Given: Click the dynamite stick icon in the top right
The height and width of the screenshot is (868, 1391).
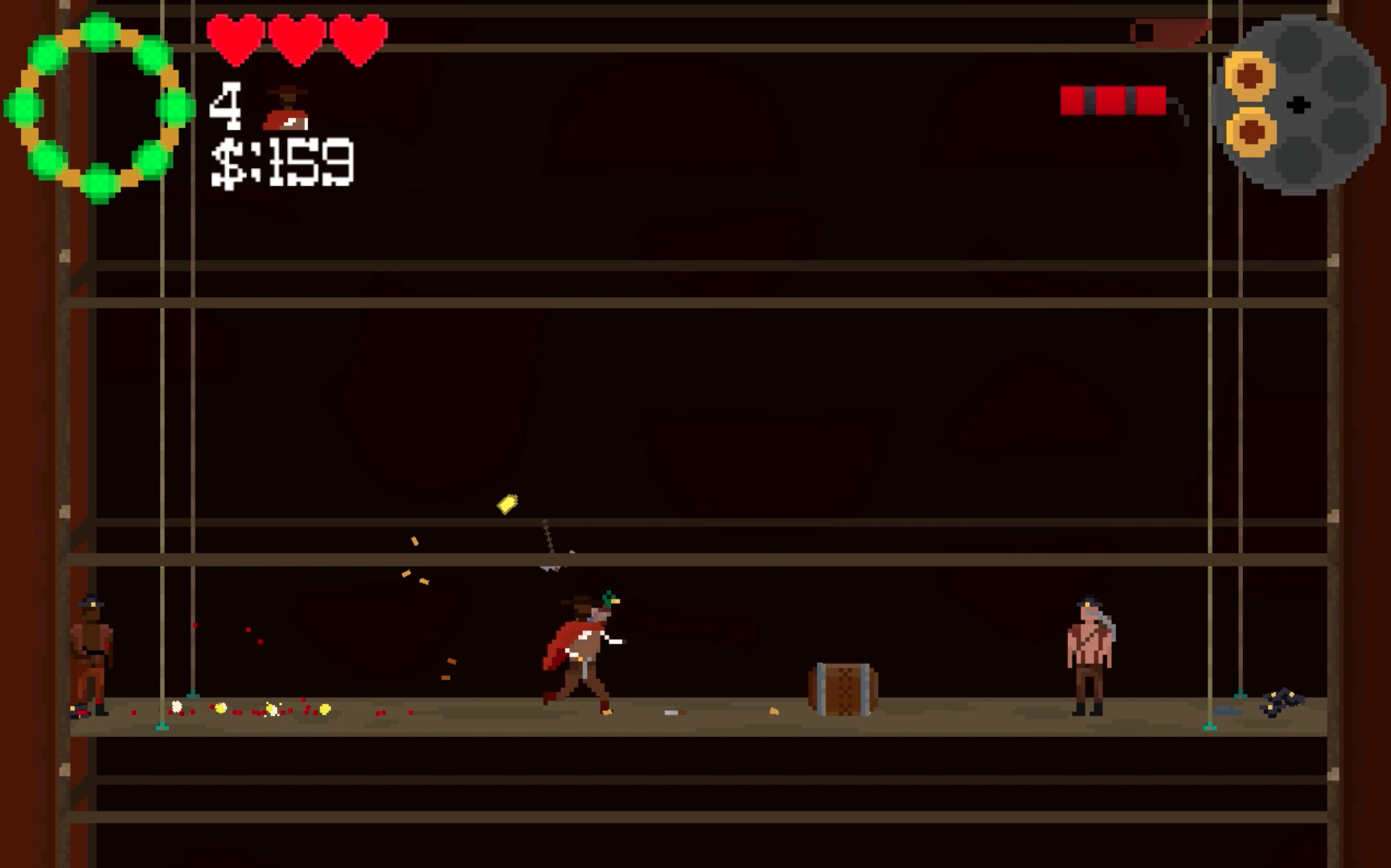Looking at the screenshot, I should click(x=1114, y=100).
